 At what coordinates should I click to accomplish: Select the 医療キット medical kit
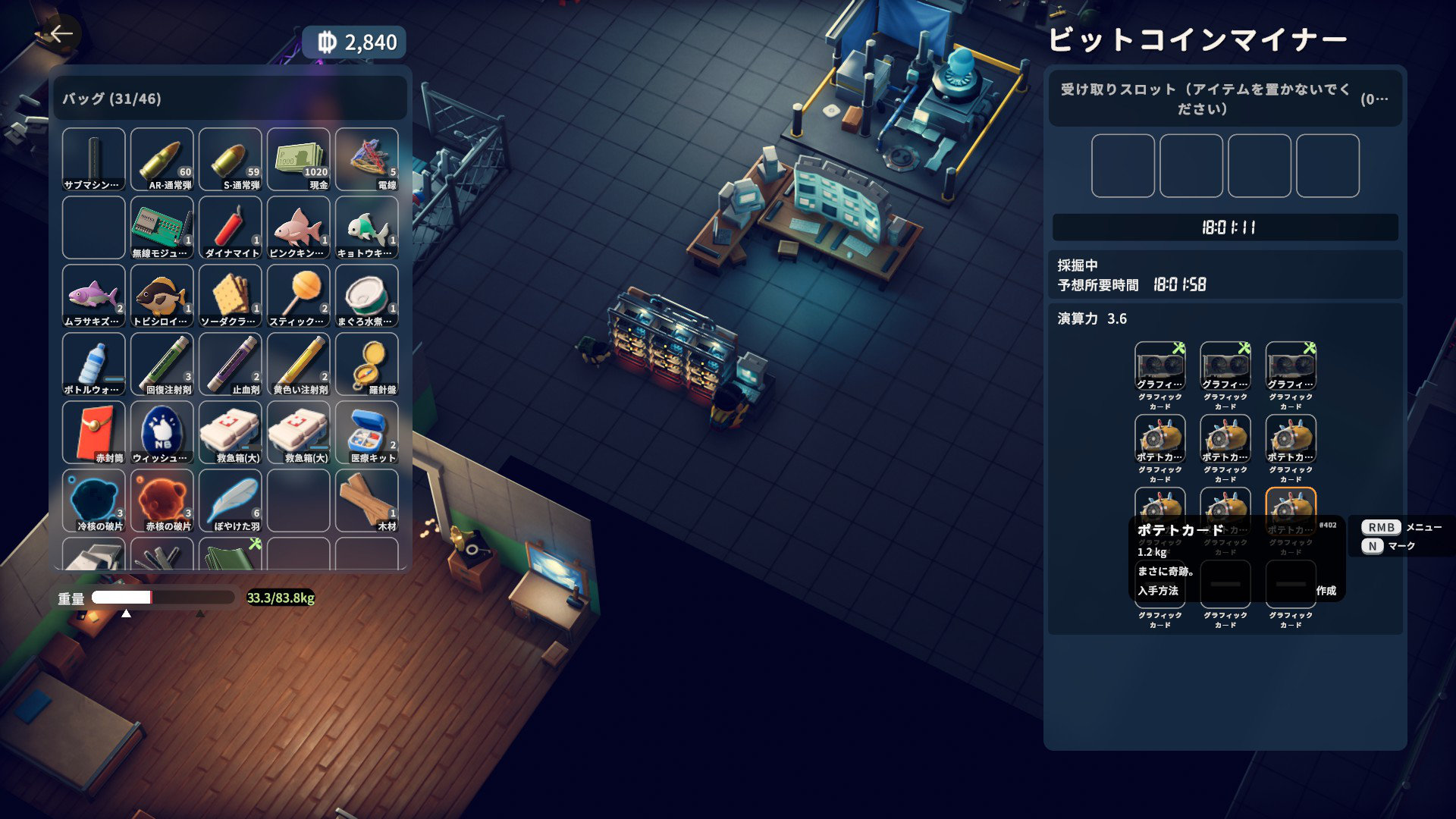[x=367, y=432]
